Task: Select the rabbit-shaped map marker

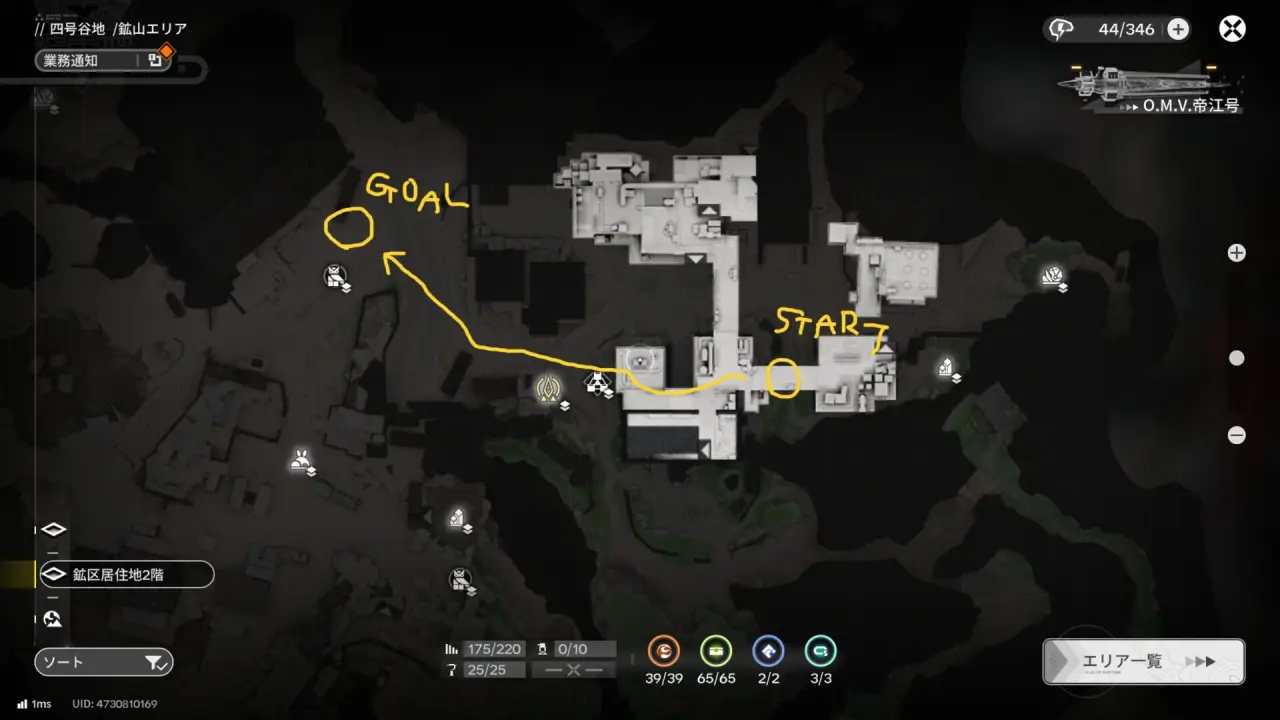Action: [299, 460]
